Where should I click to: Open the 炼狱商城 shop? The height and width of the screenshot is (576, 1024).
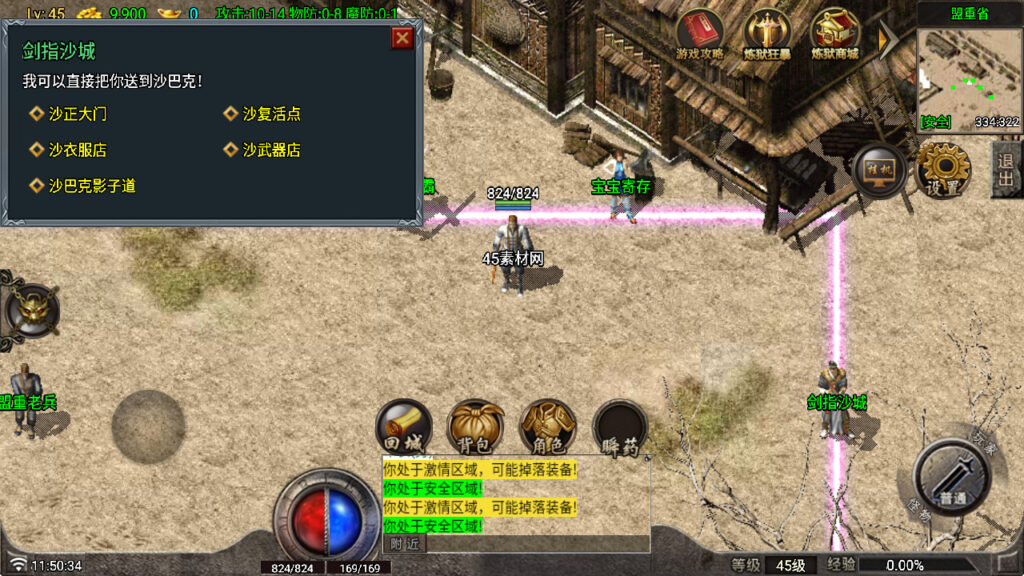[x=835, y=34]
